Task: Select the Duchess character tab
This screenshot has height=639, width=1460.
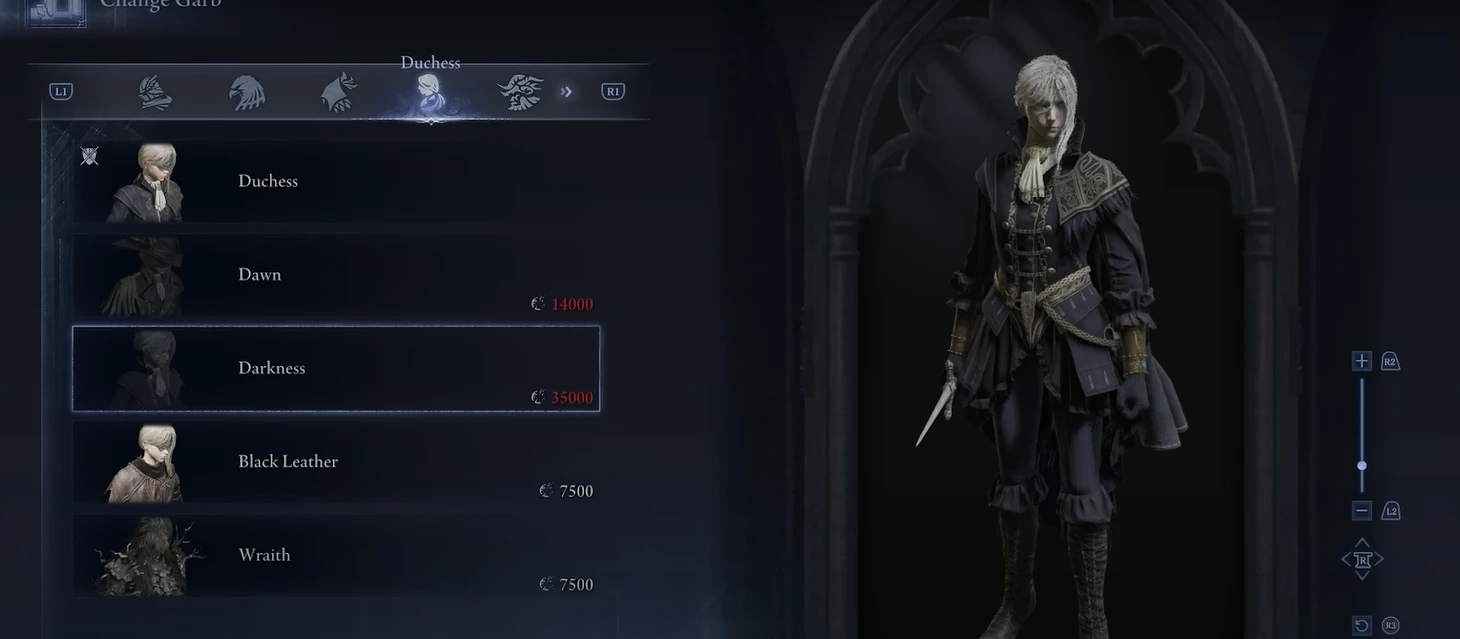Action: (x=431, y=94)
